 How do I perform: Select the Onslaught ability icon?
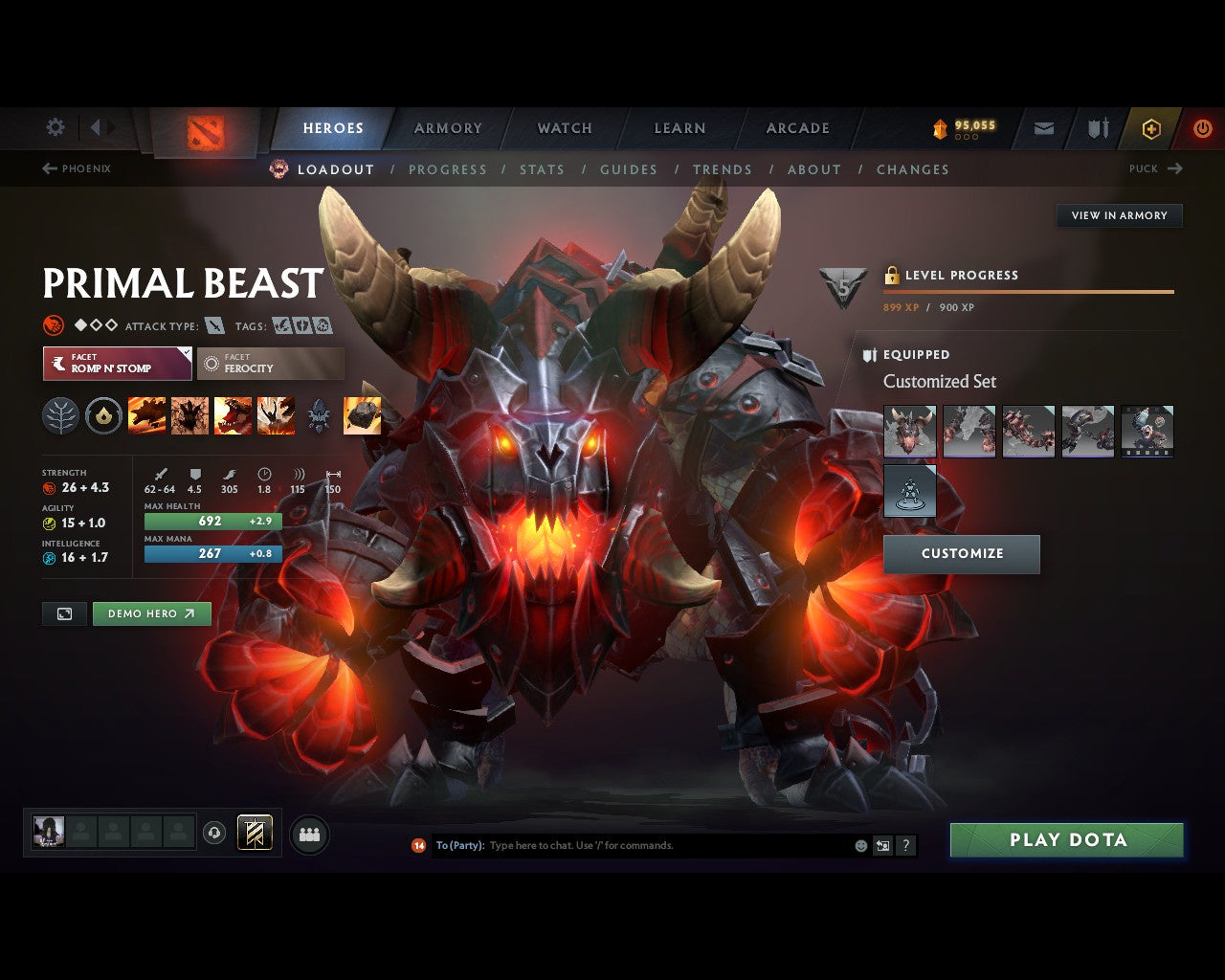click(x=145, y=414)
